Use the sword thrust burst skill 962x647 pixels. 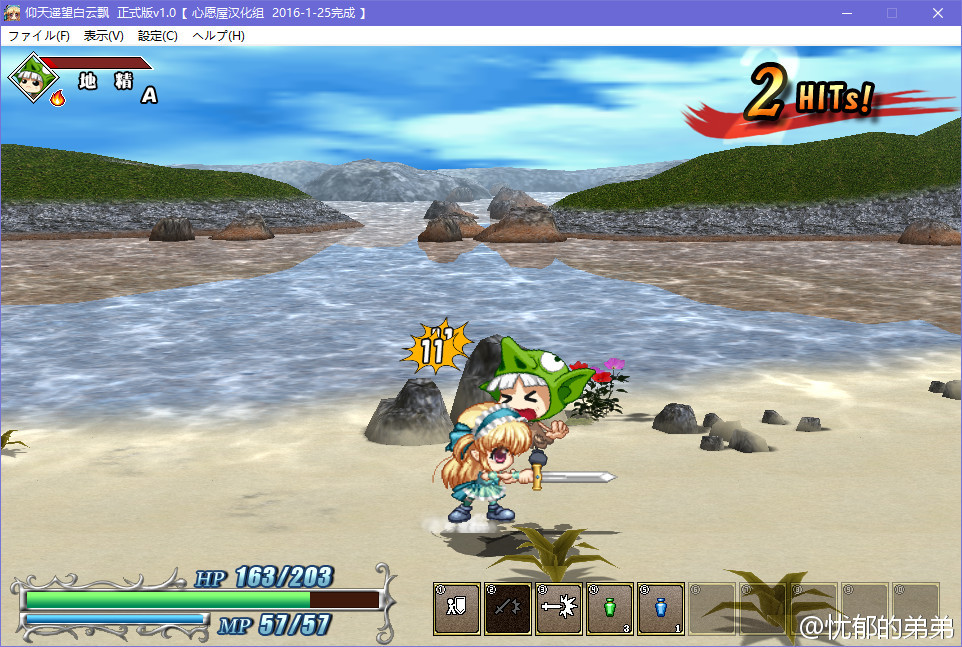559,608
